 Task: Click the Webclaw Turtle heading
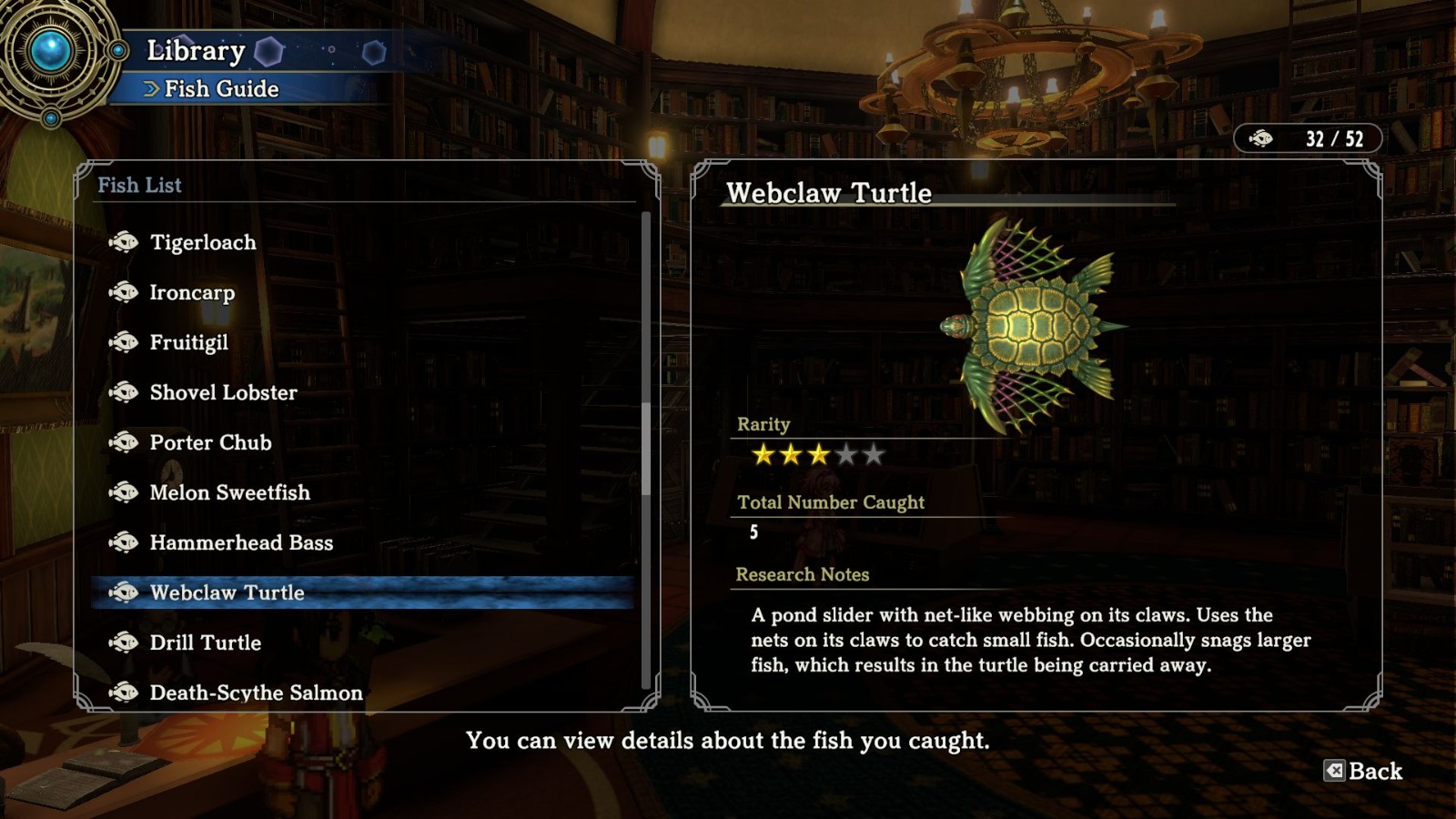point(829,193)
